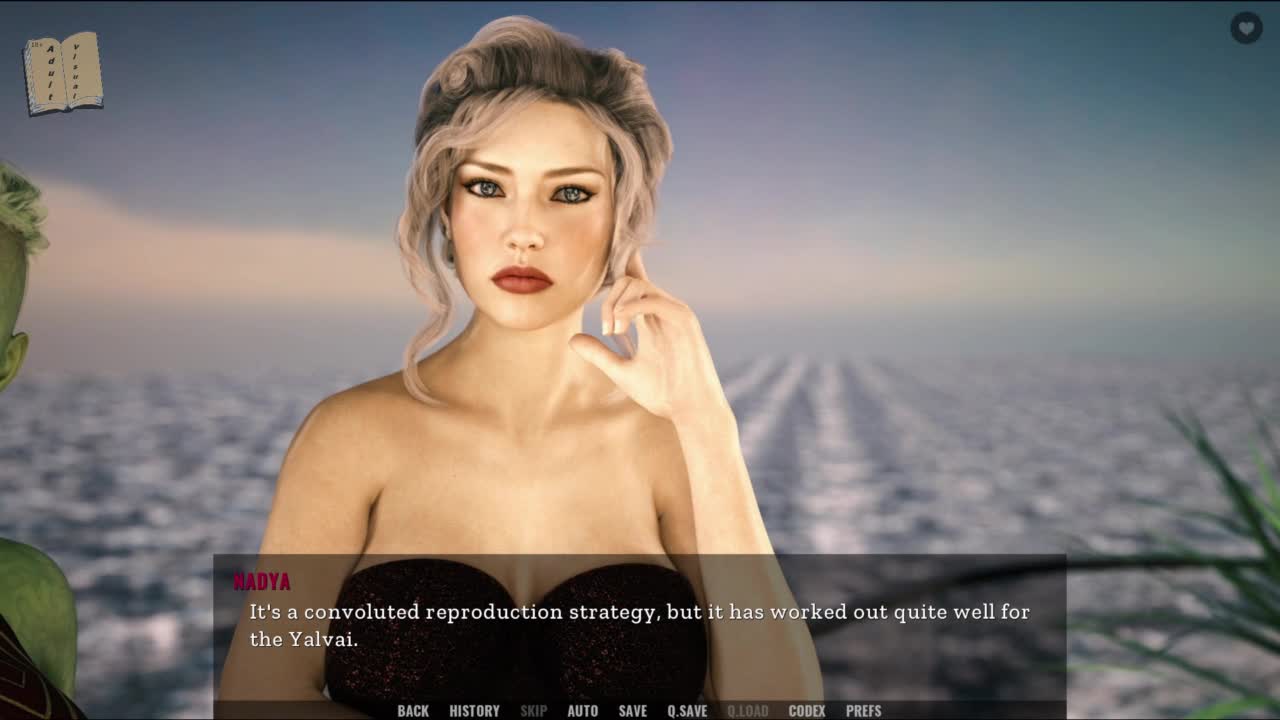Quick save with Q.SAVE
This screenshot has height=720, width=1280.
coord(687,711)
